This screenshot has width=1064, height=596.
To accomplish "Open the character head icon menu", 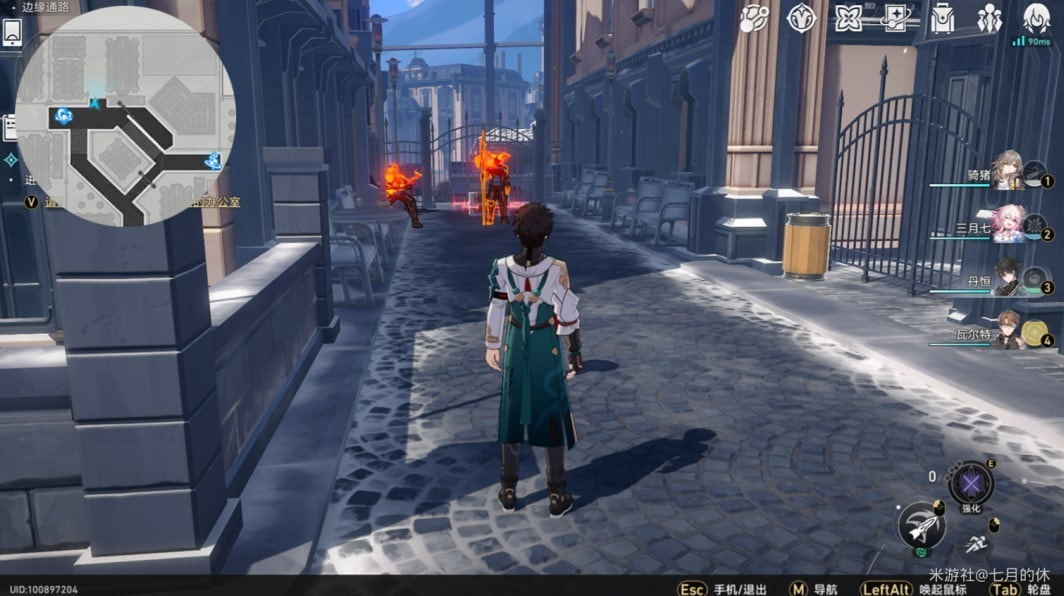I will tap(1036, 17).
